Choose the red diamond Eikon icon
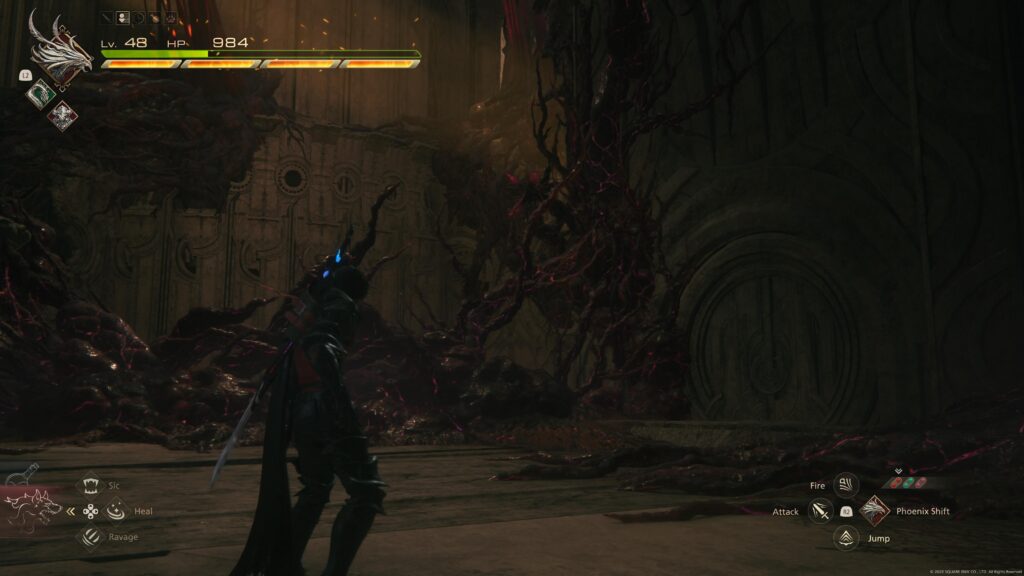This screenshot has width=1024, height=576. 62,115
